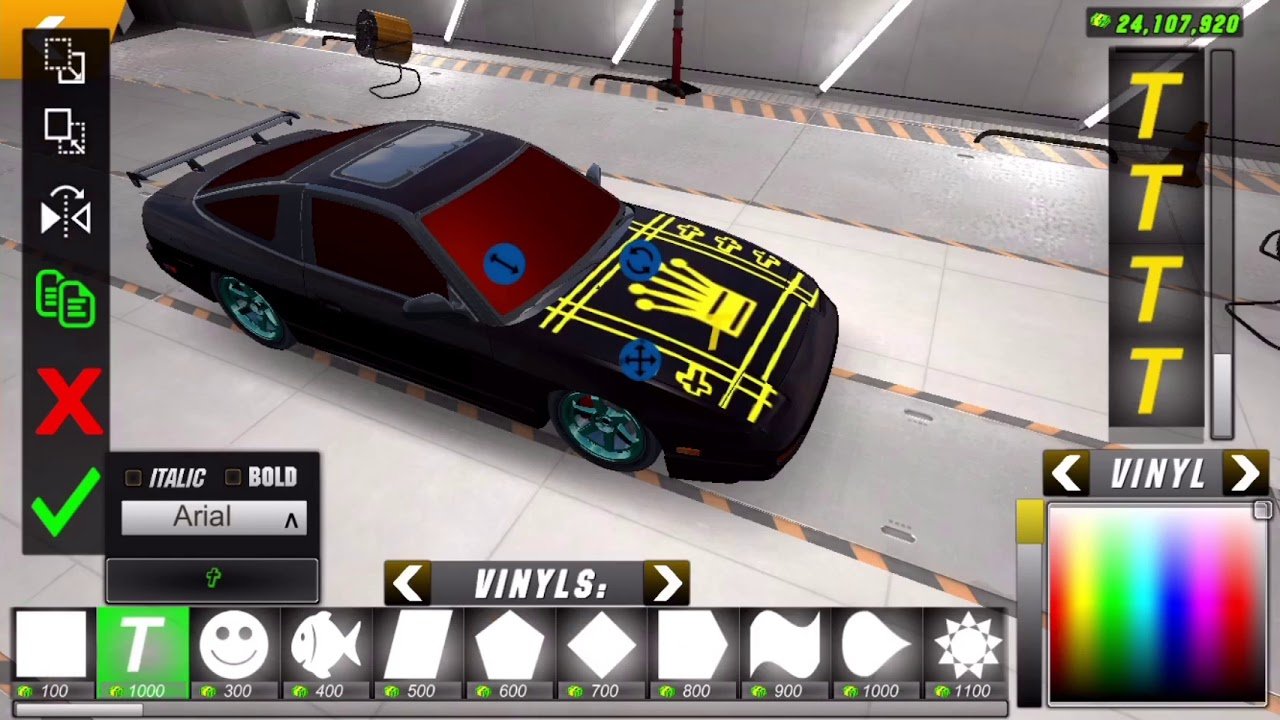Open the Arial font dropdown
Screen dimensions: 1280x720
[214, 517]
